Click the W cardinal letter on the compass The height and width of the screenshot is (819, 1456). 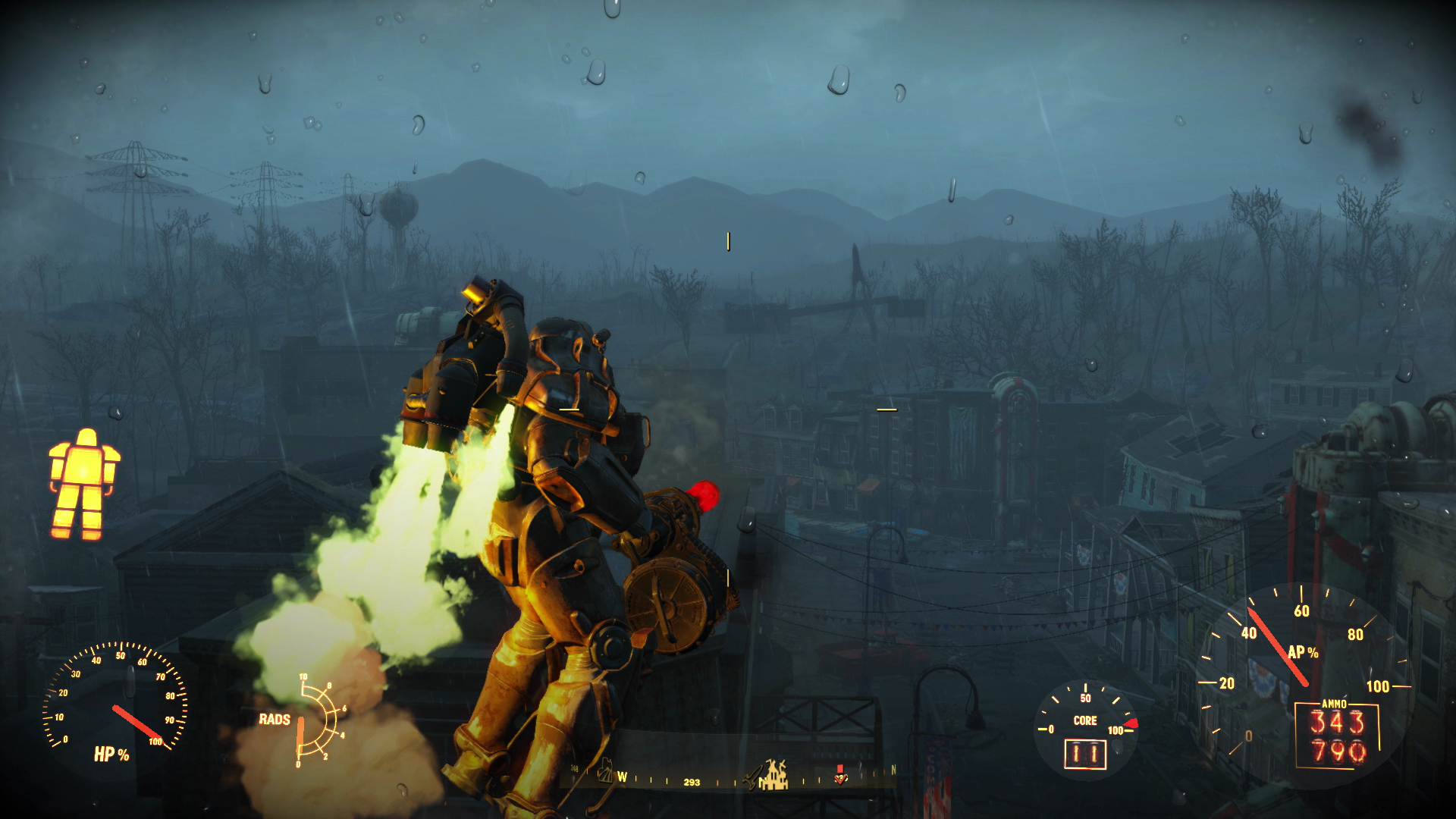click(x=623, y=777)
